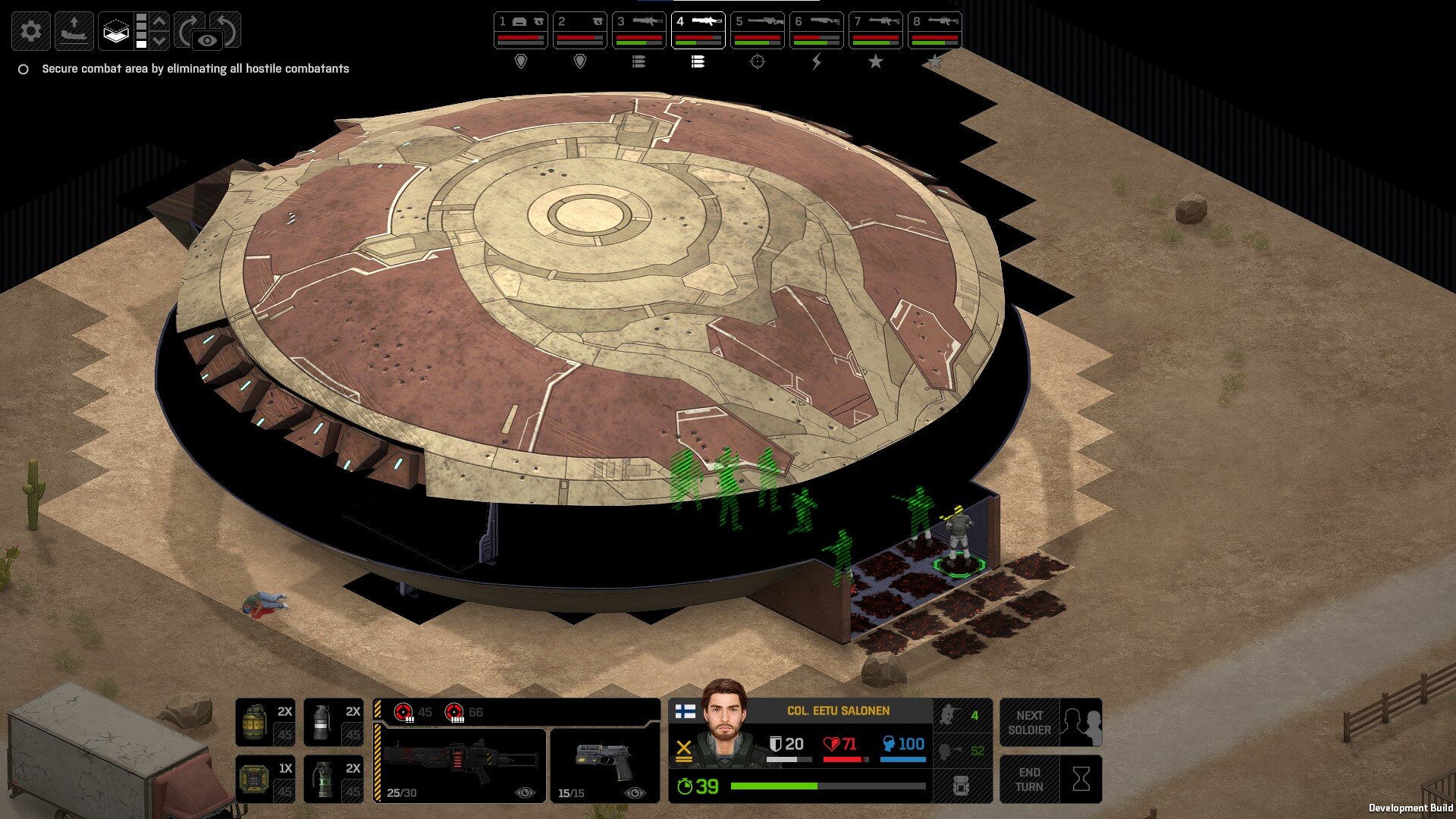
Task: Select the frag grenade slot
Action: click(265, 723)
